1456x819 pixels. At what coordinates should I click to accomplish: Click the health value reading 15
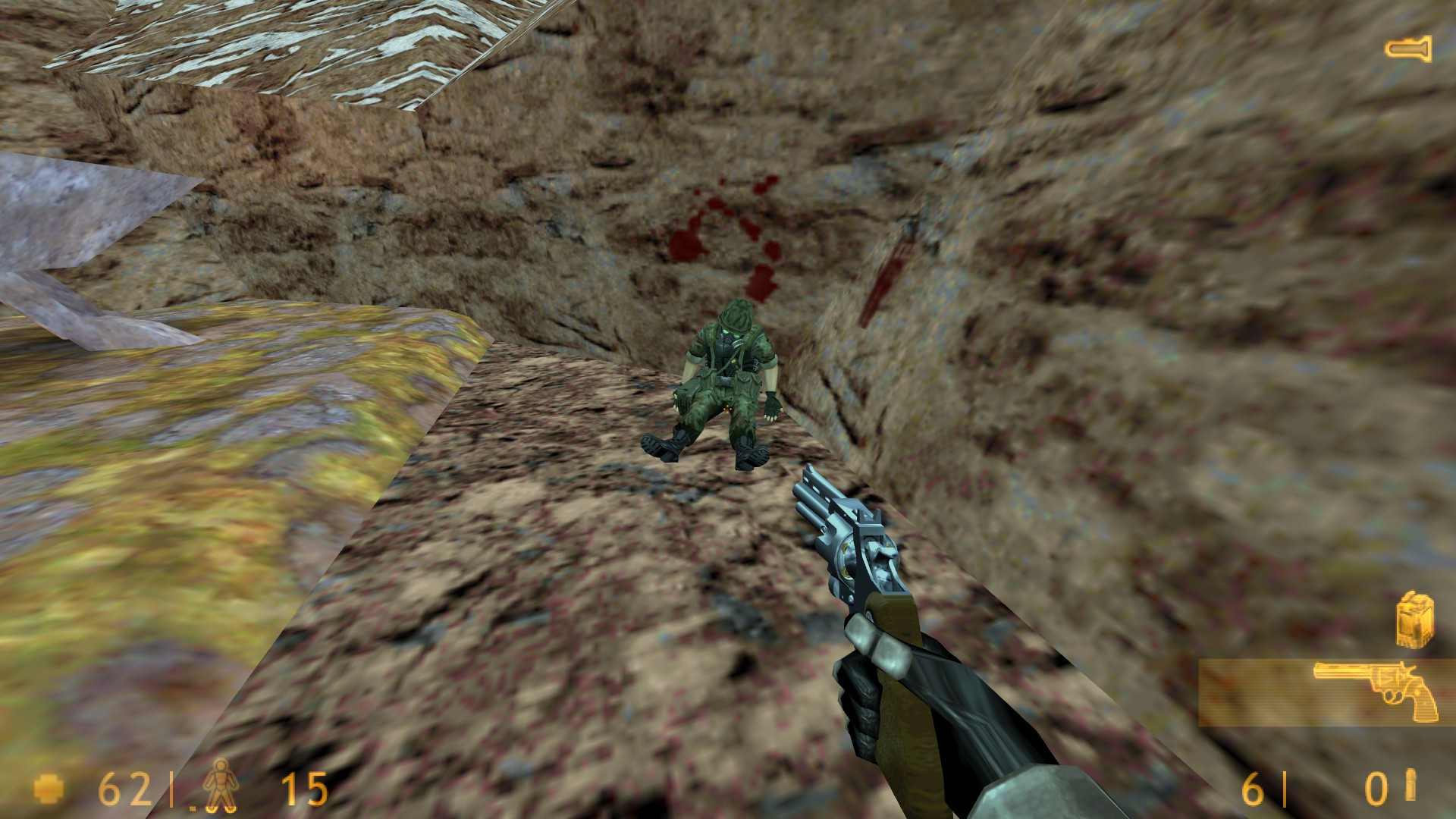[303, 789]
